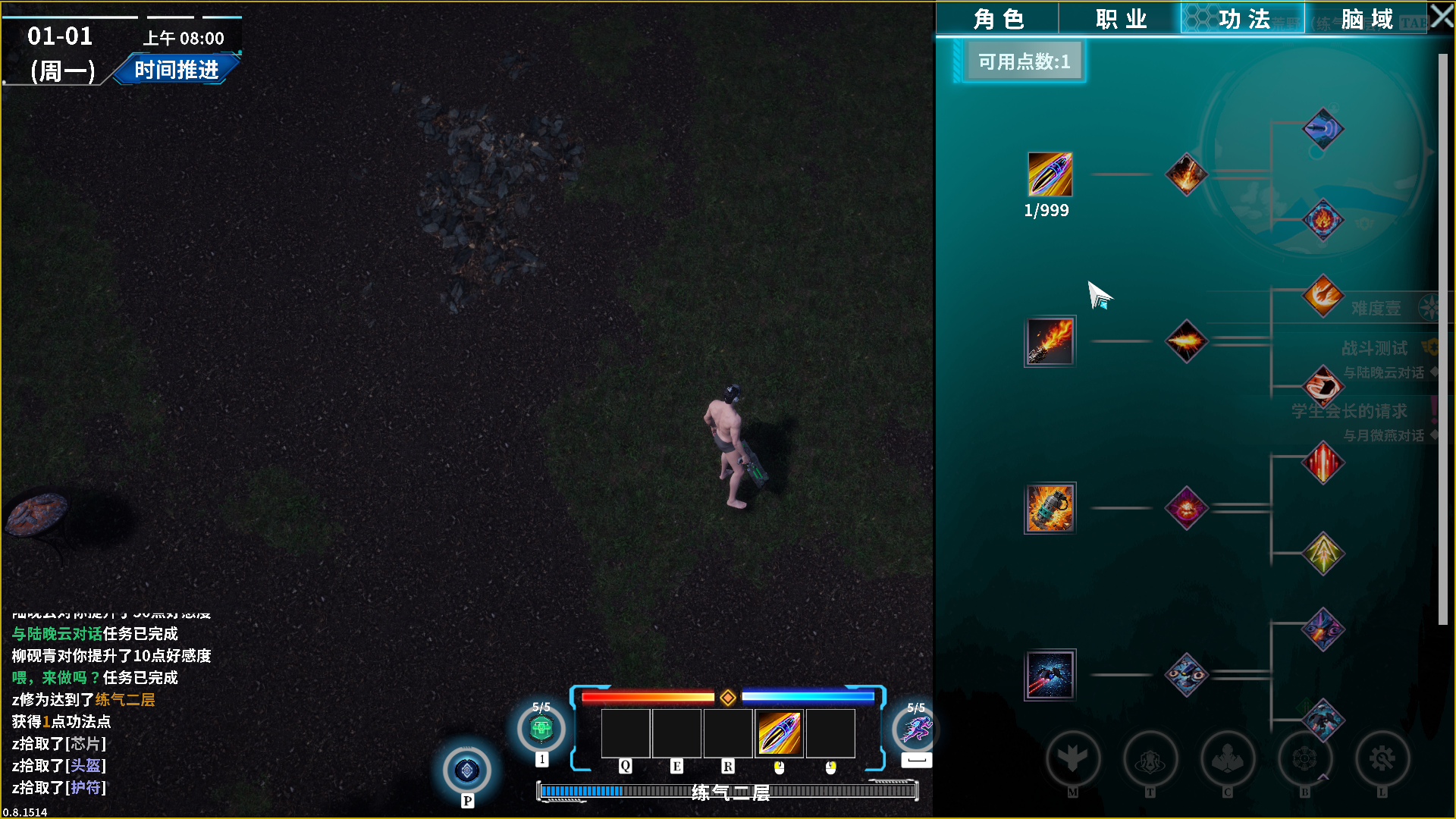The width and height of the screenshot is (1456, 819).
Task: Switch to the 脑域 tab
Action: (1366, 19)
